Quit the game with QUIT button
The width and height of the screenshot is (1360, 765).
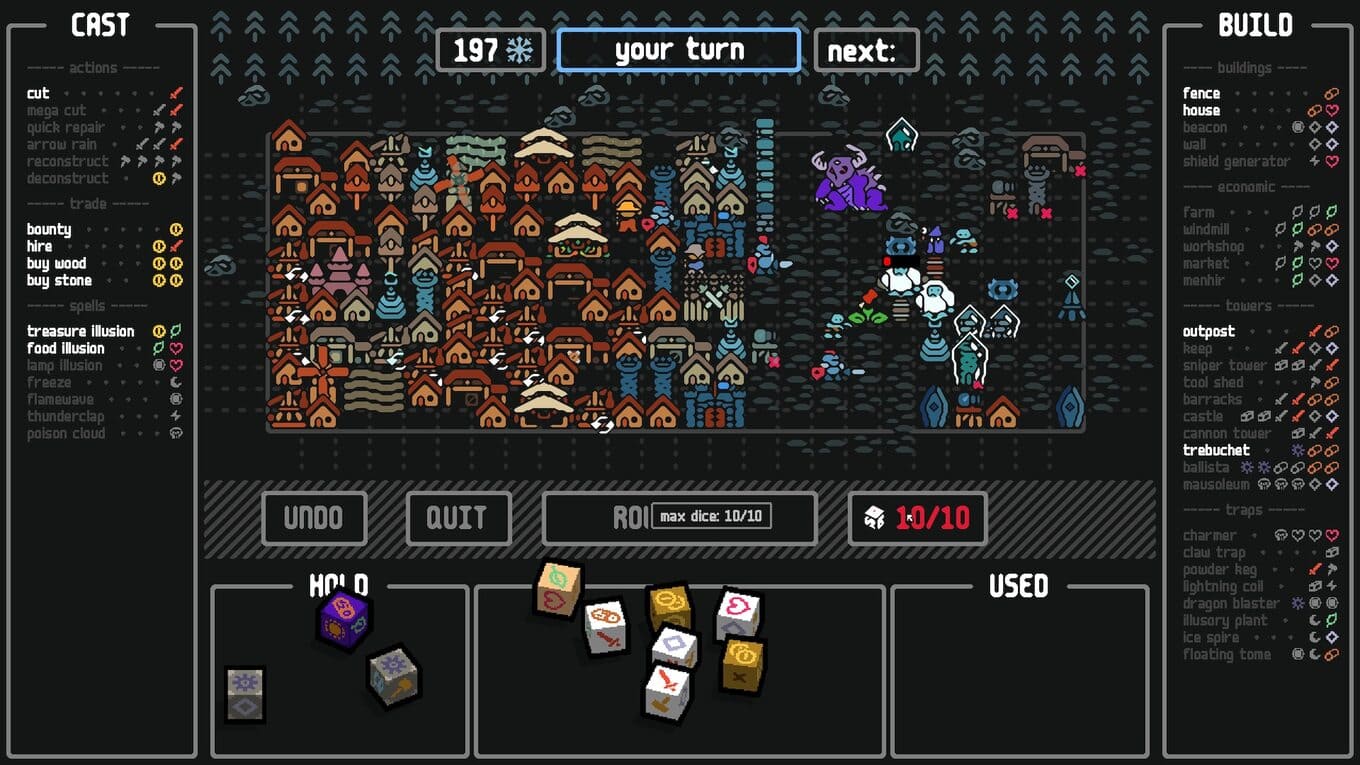pyautogui.click(x=458, y=518)
